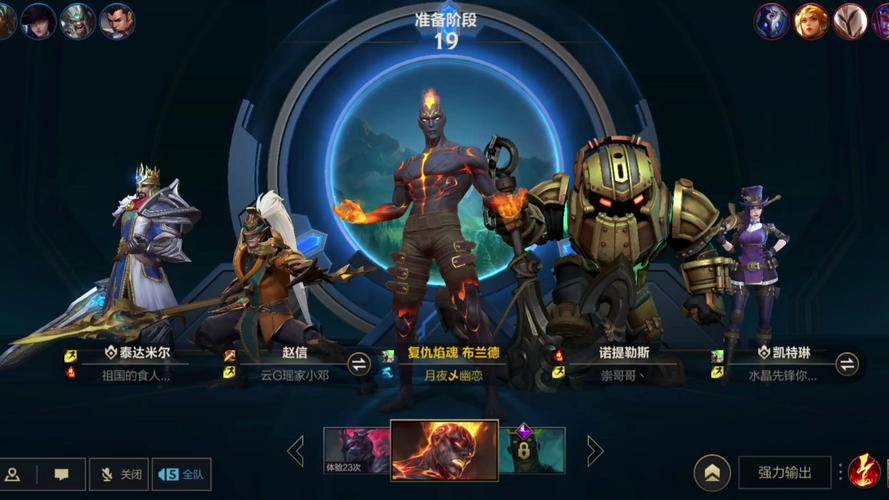Select the locked green skin thumbnail

[532, 451]
